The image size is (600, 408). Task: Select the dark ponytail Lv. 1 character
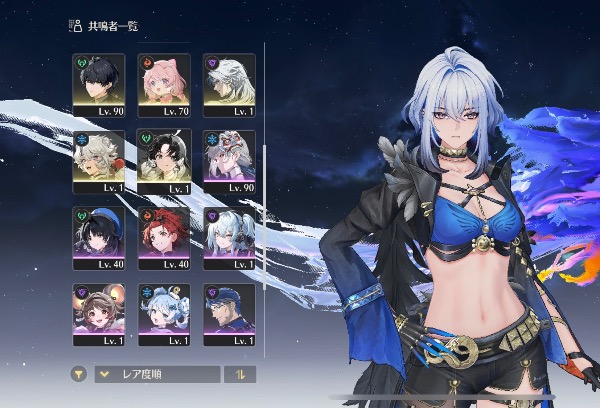click(164, 158)
